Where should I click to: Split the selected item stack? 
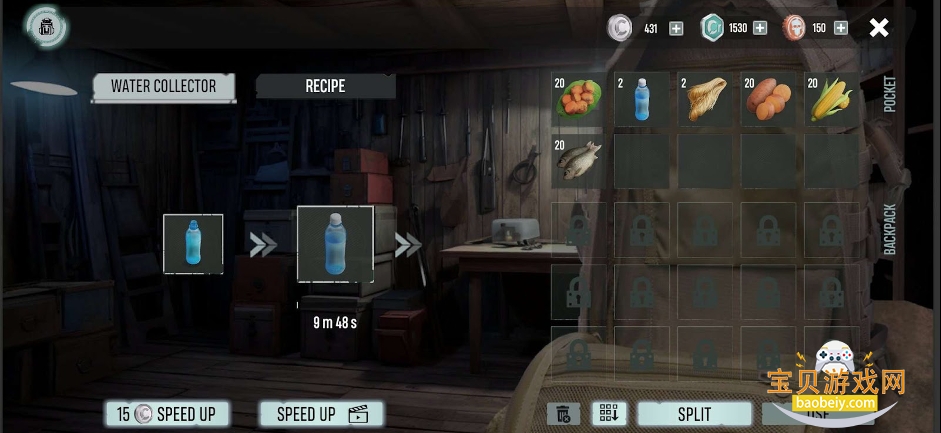(x=694, y=414)
